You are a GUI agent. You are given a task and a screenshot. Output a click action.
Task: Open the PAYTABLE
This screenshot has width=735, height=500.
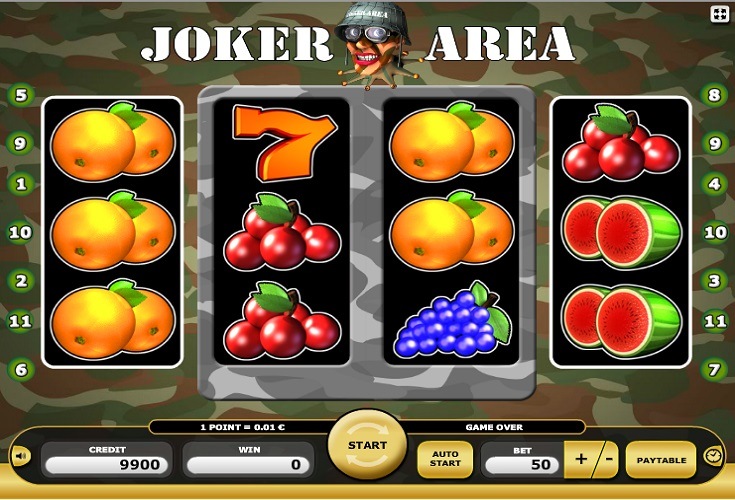pos(661,460)
